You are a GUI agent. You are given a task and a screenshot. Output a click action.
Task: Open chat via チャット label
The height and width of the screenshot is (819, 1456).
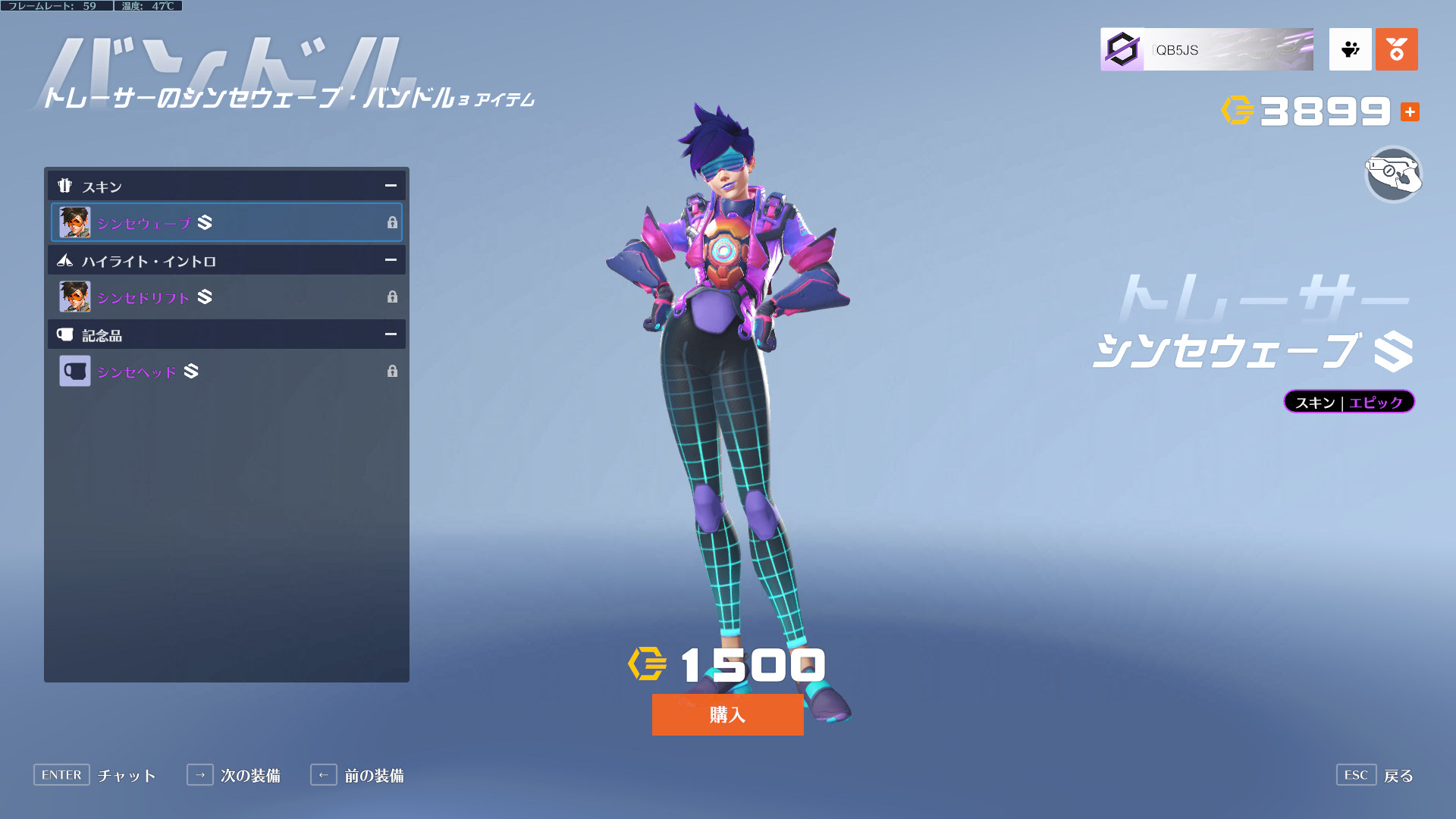[126, 775]
